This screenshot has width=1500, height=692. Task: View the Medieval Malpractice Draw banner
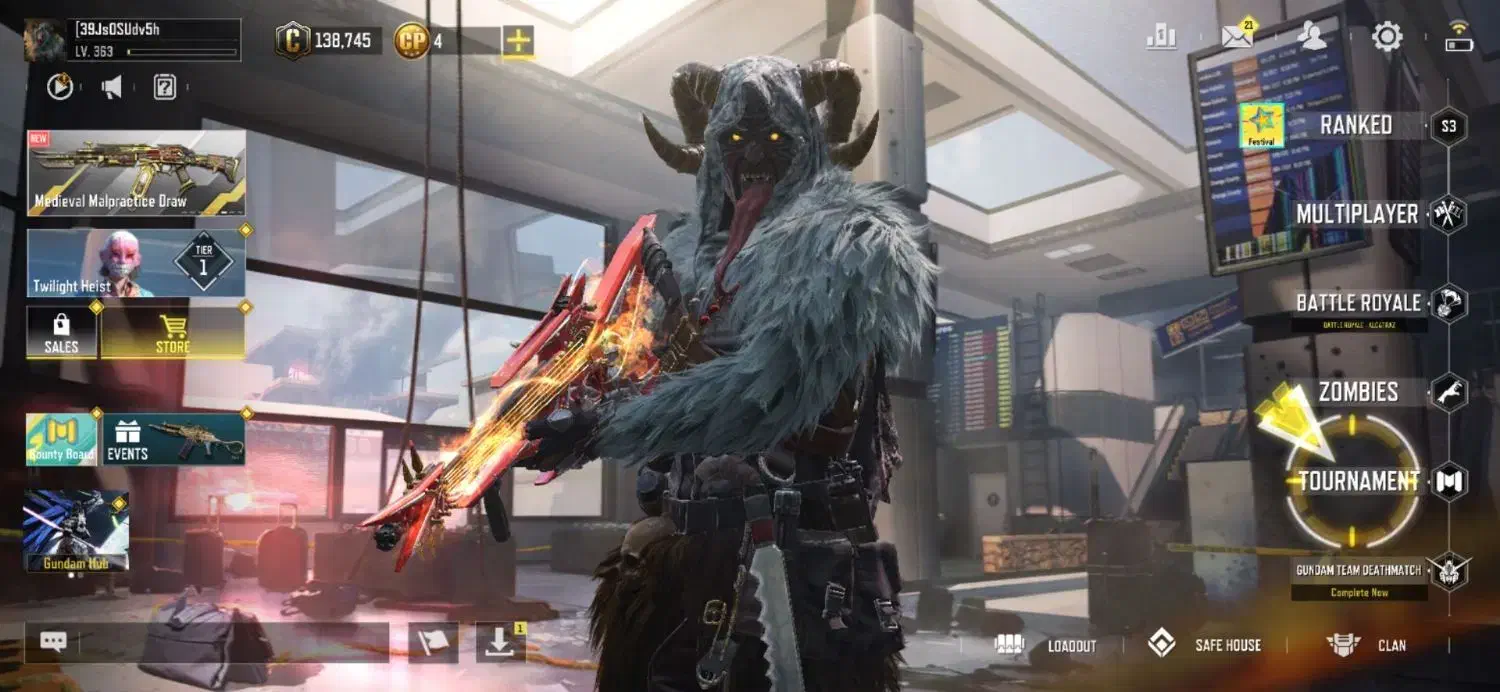(136, 173)
